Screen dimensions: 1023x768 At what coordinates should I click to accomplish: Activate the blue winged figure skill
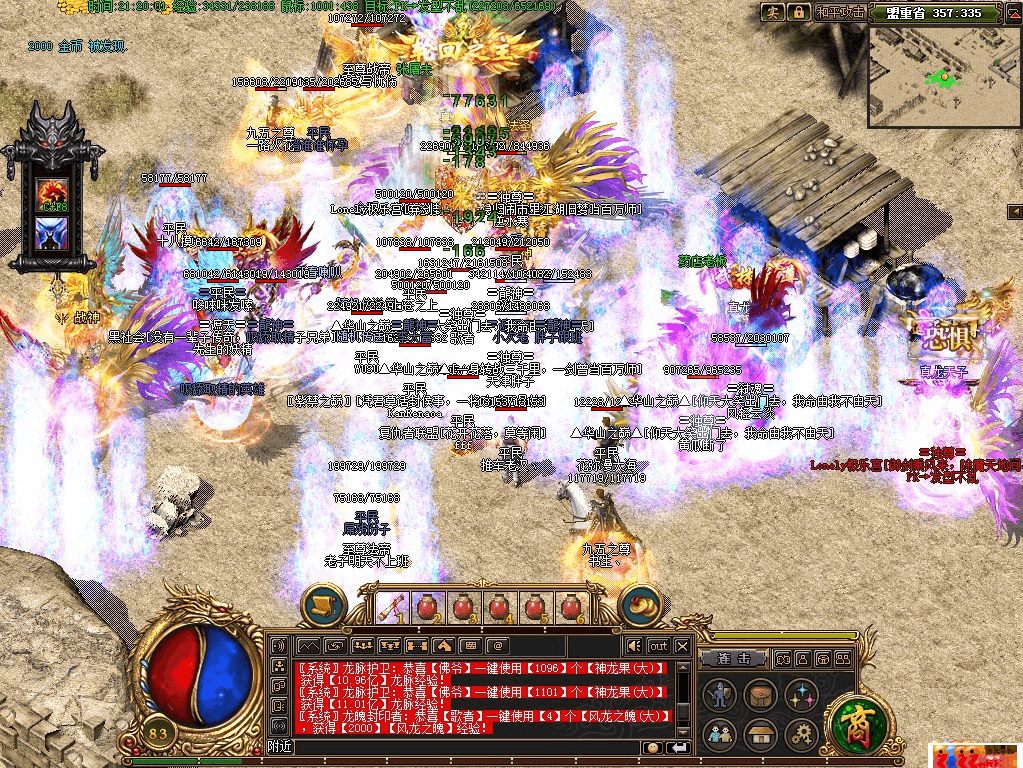click(51, 234)
